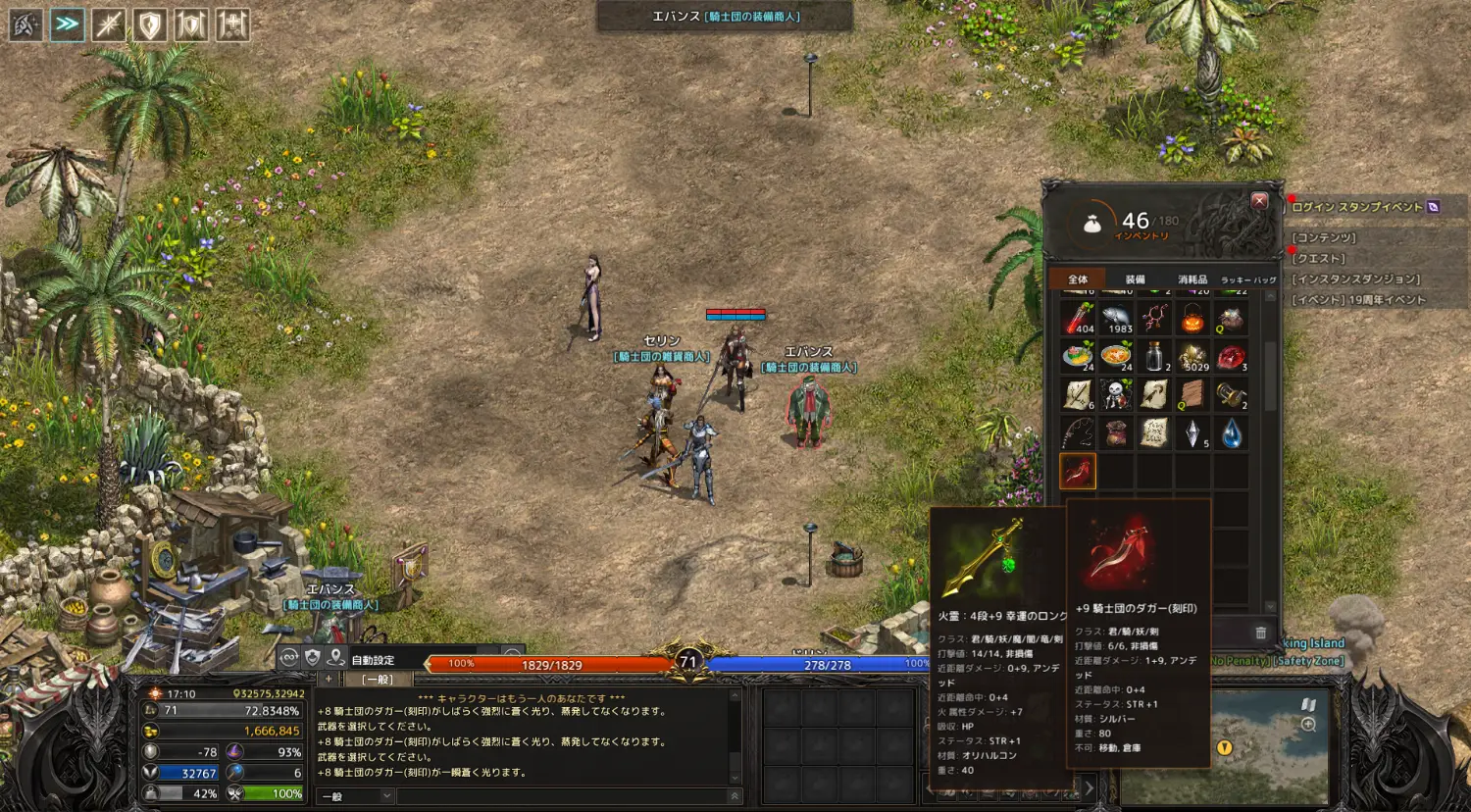The height and width of the screenshot is (812, 1471).
Task: Open the クエスト menu entry
Action: (x=1318, y=259)
